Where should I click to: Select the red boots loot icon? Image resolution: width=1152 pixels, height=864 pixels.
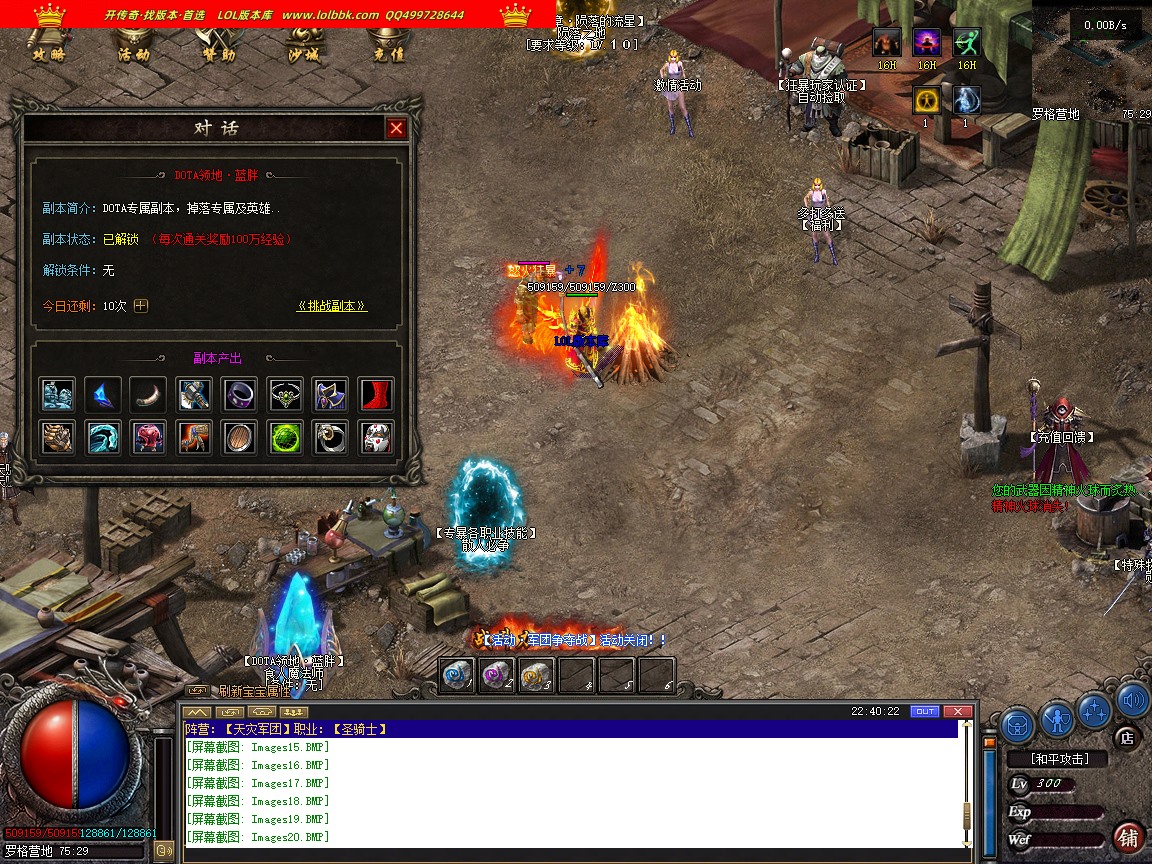pos(377,395)
